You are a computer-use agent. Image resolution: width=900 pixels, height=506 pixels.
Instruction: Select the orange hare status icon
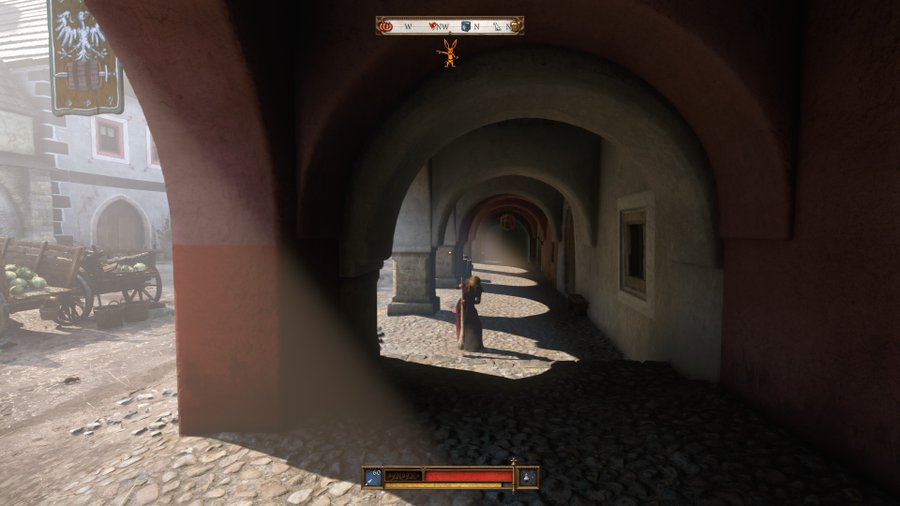tap(450, 52)
